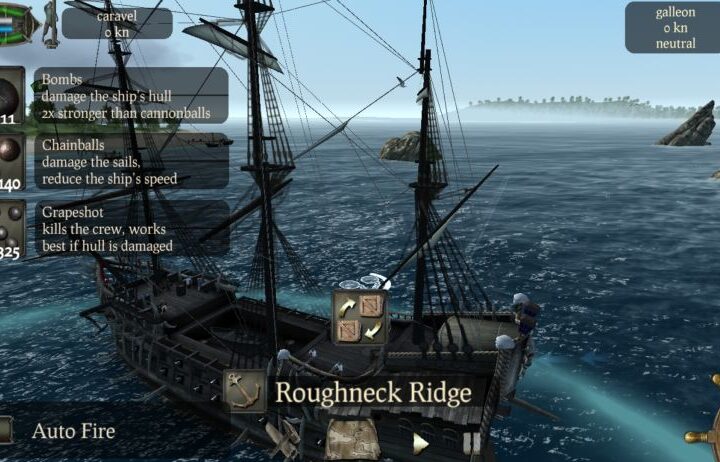The image size is (720, 462).
Task: Open the parchment map
Action: pos(353,439)
